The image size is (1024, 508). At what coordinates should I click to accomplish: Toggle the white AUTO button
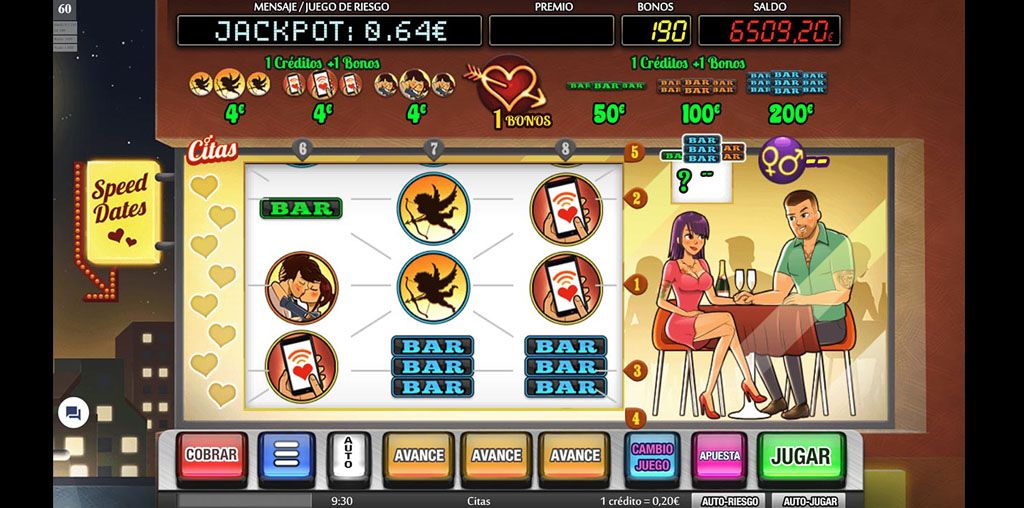click(x=349, y=456)
